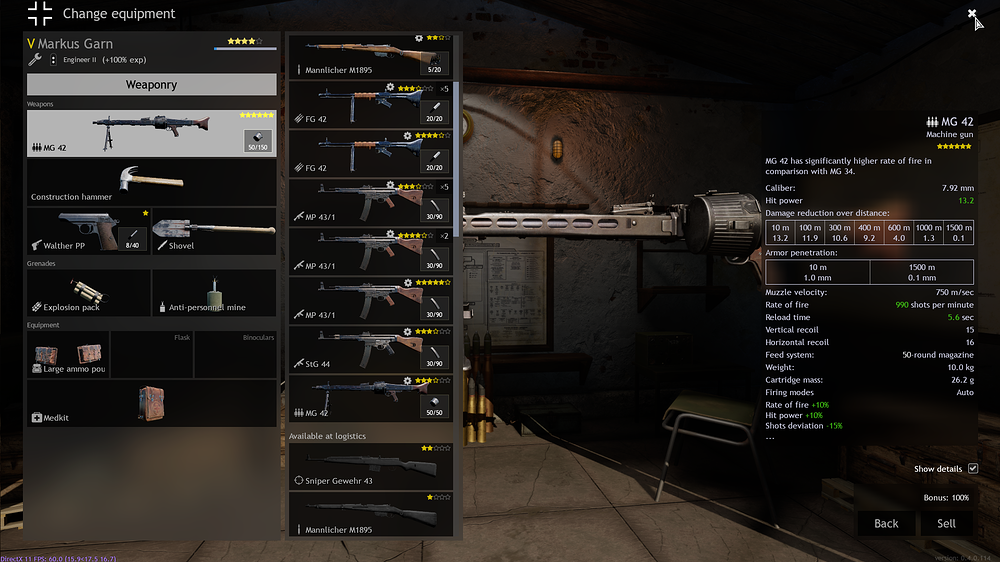
Task: Close the Change equipment screen
Action: (972, 14)
